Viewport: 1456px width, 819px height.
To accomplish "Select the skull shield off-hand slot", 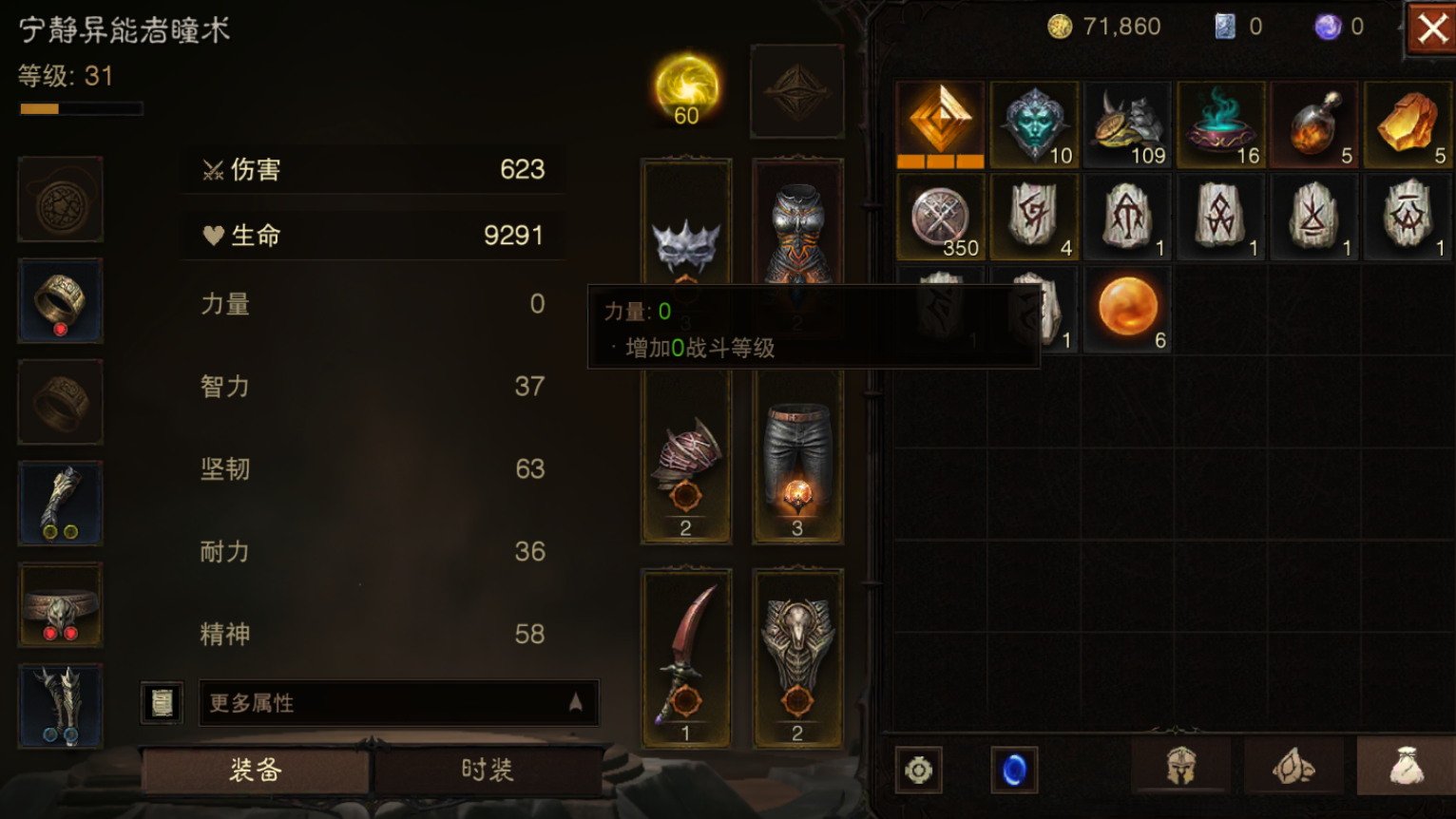I will coord(797,657).
